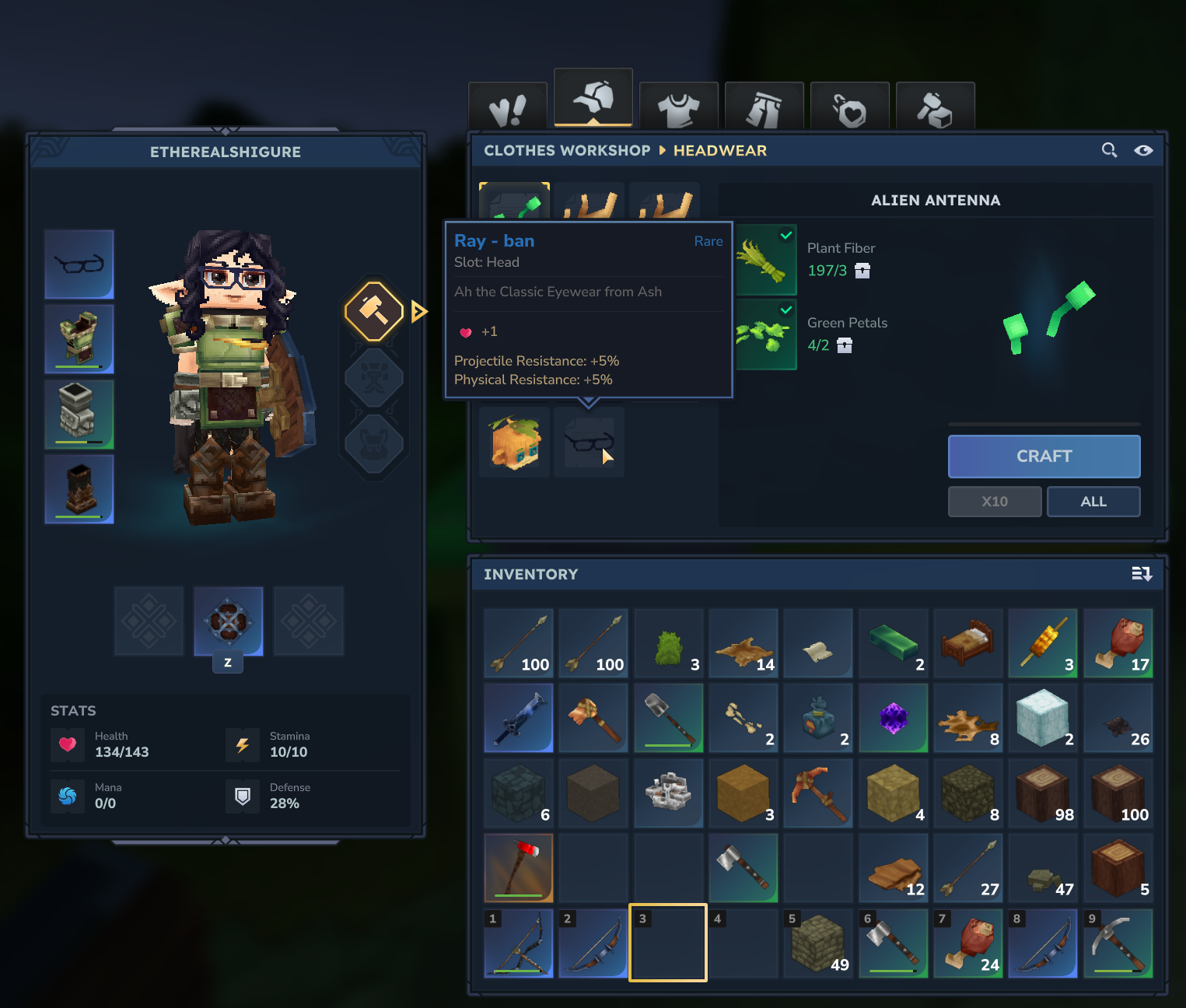This screenshot has width=1186, height=1008.
Task: Click the equipped glasses head slot
Action: [x=79, y=264]
